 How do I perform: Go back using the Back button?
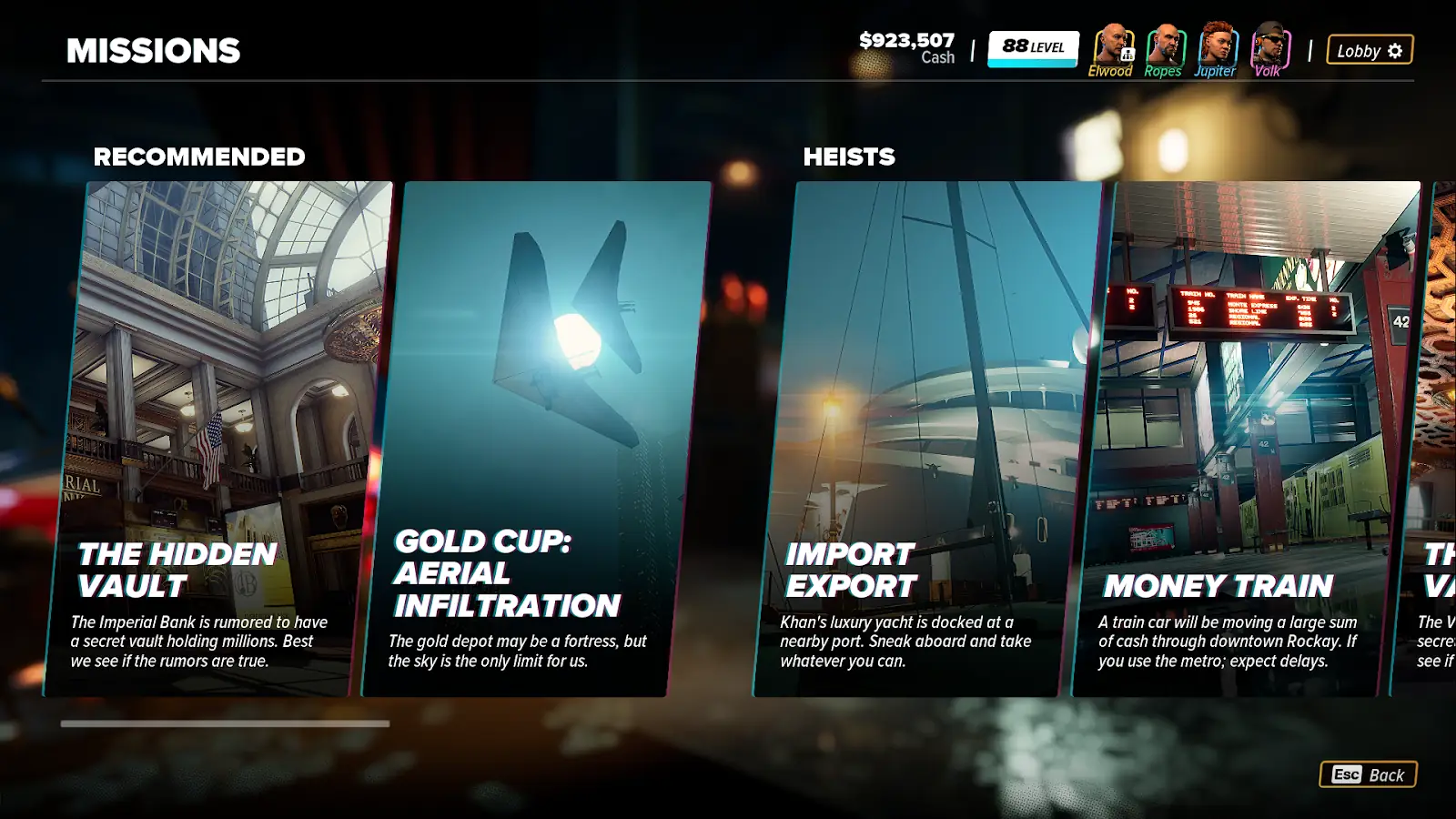click(1368, 774)
